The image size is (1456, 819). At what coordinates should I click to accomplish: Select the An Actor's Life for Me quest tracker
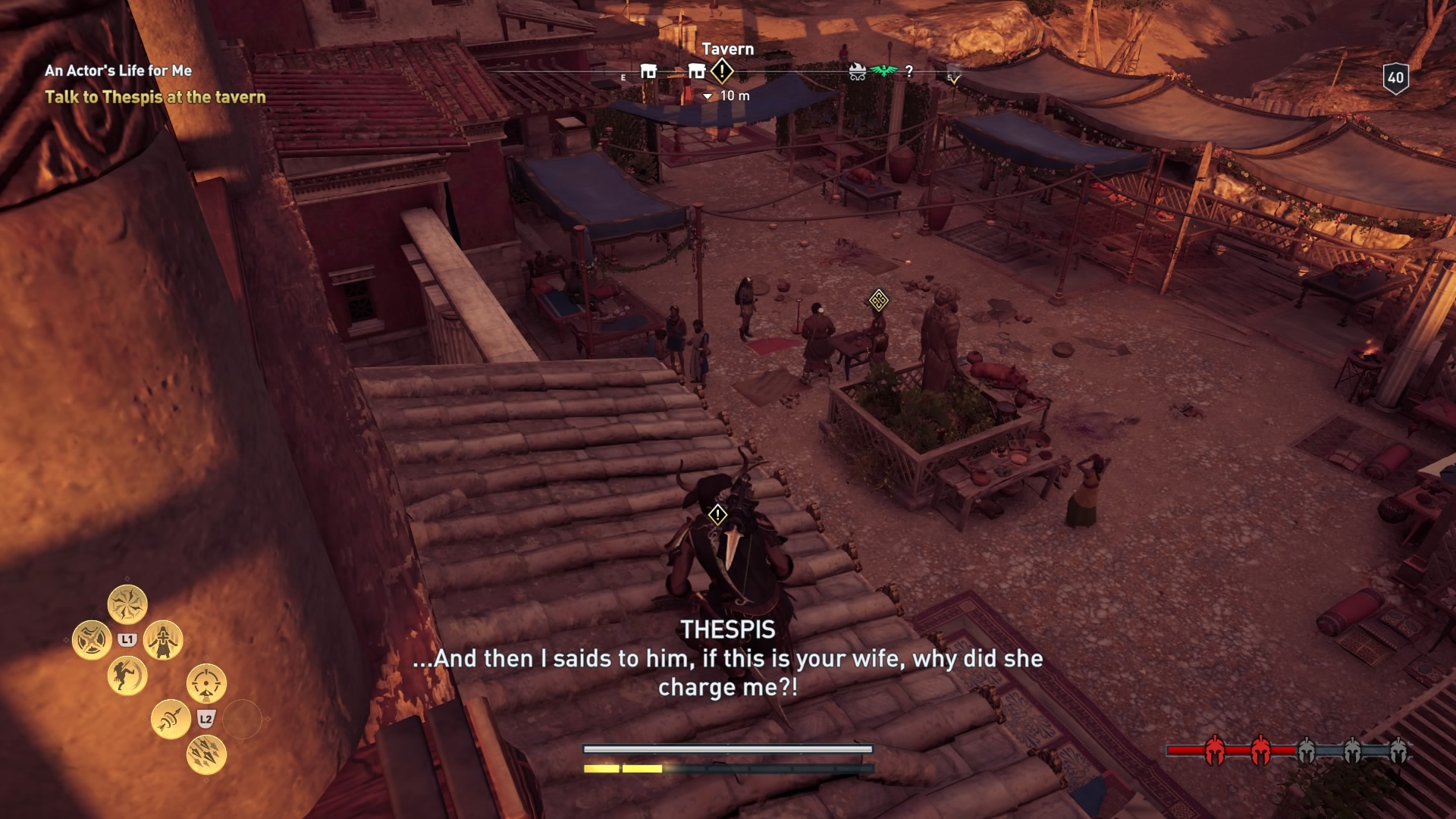tap(118, 71)
